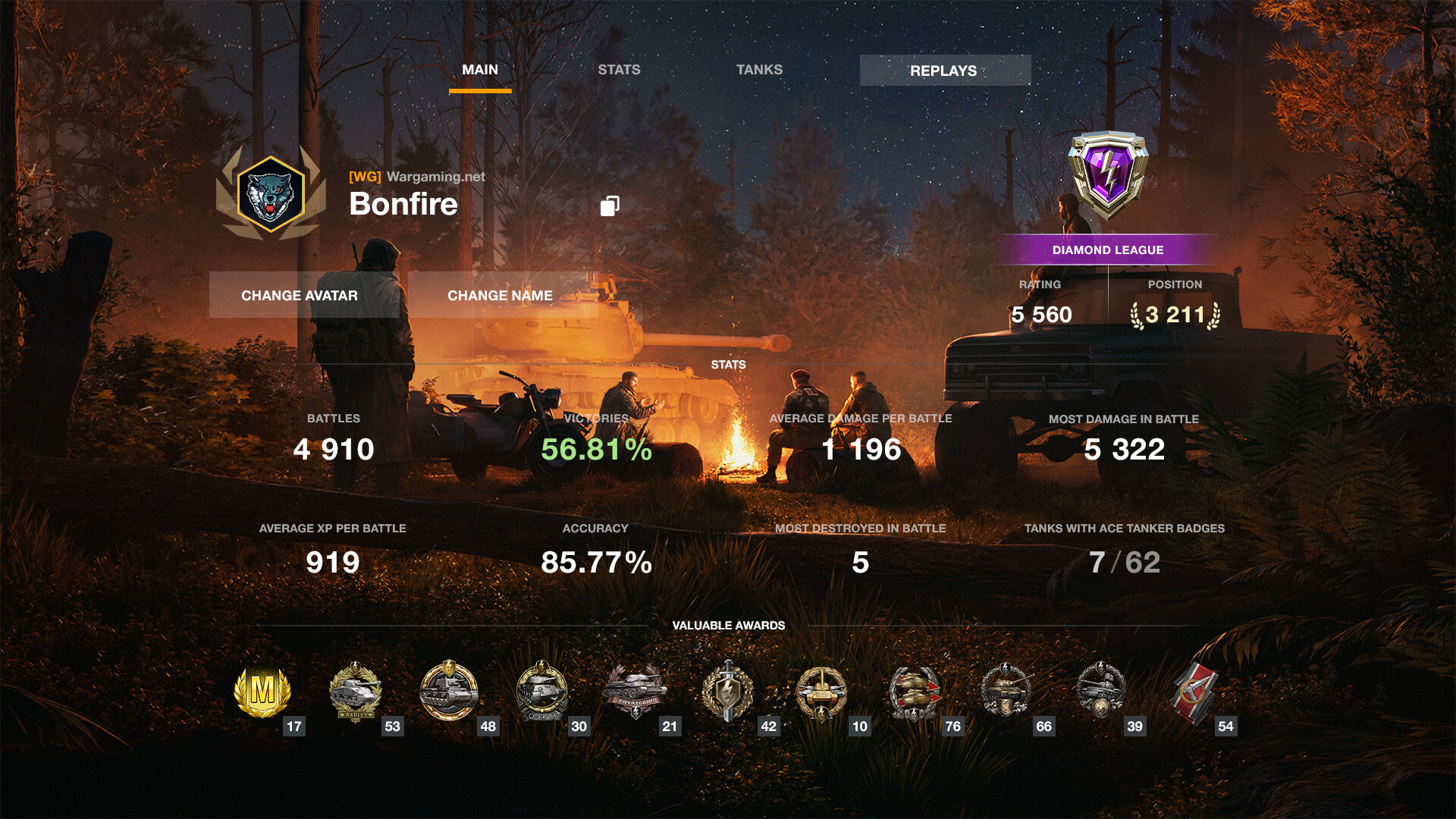Choose the red ribbon award with 54
Viewport: 1456px width, 819px height.
1194,692
